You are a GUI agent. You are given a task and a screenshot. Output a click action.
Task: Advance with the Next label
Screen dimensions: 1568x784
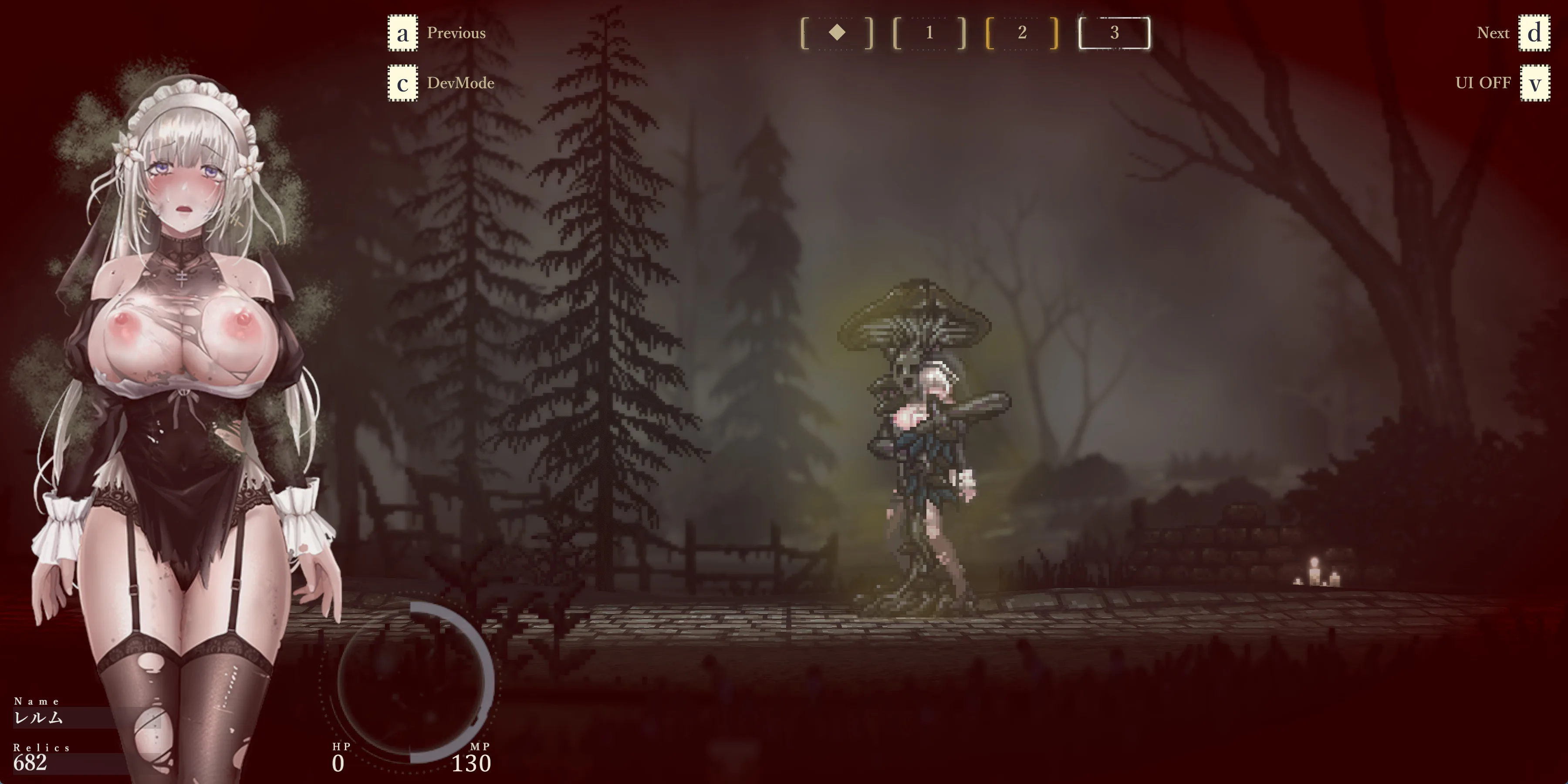[x=1493, y=33]
